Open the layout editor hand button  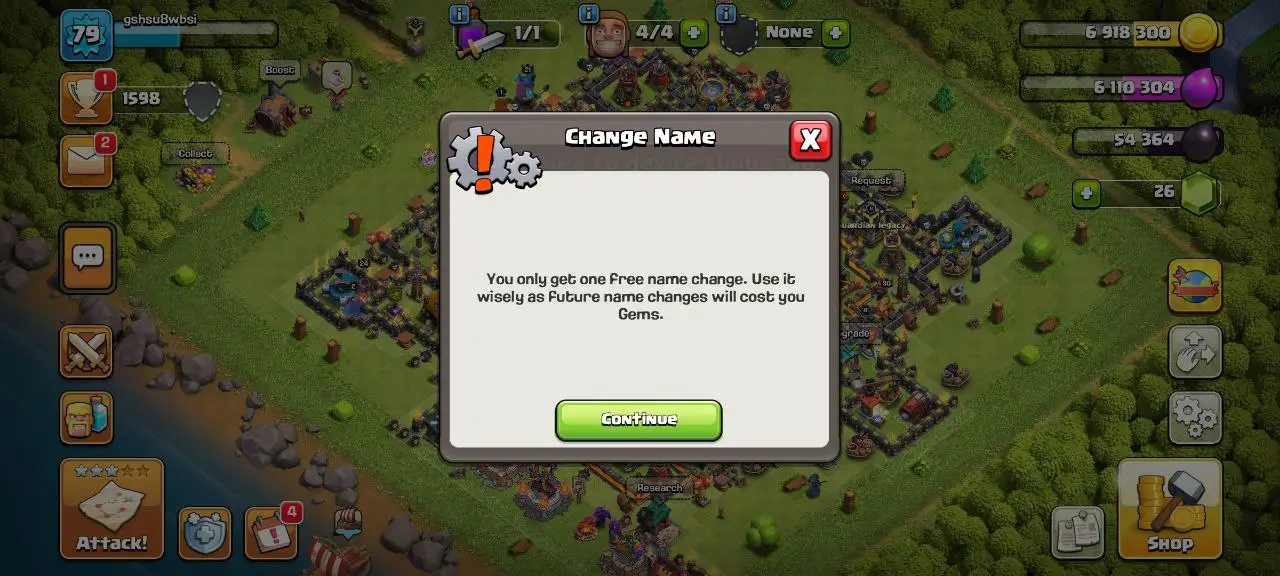[x=1195, y=351]
